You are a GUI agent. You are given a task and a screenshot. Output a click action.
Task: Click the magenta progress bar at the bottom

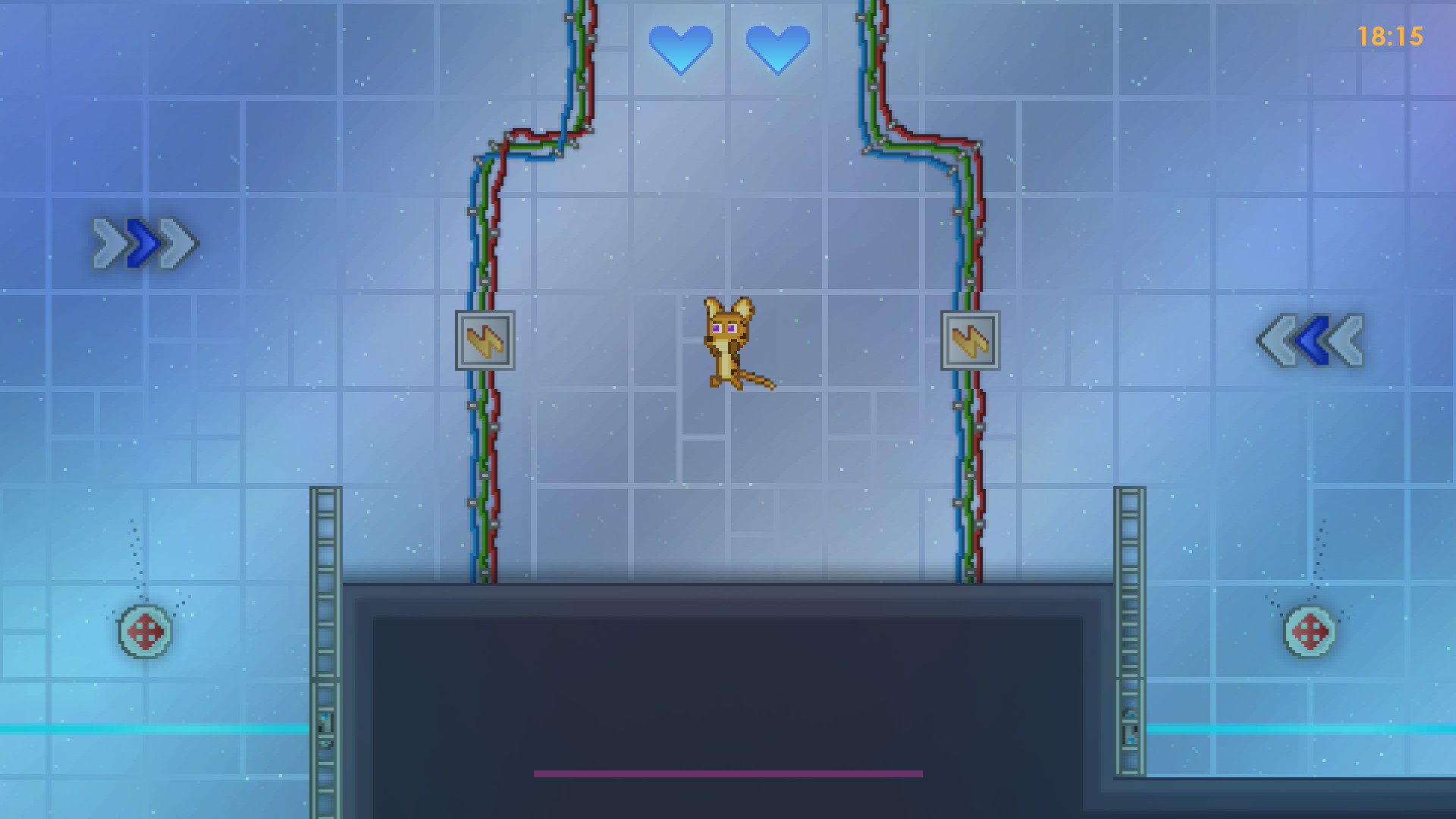click(x=728, y=774)
